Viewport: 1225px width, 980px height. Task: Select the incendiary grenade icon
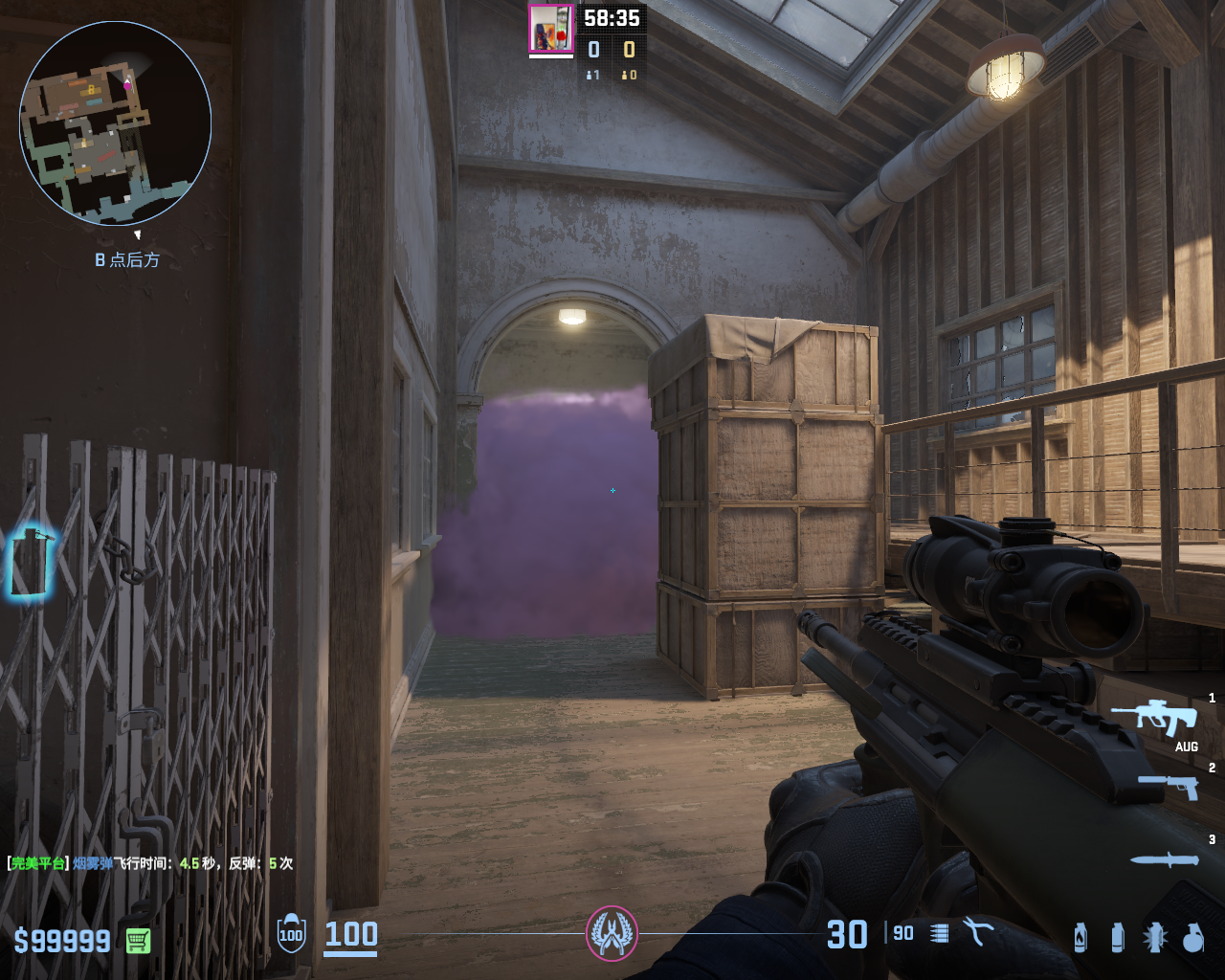click(1080, 937)
